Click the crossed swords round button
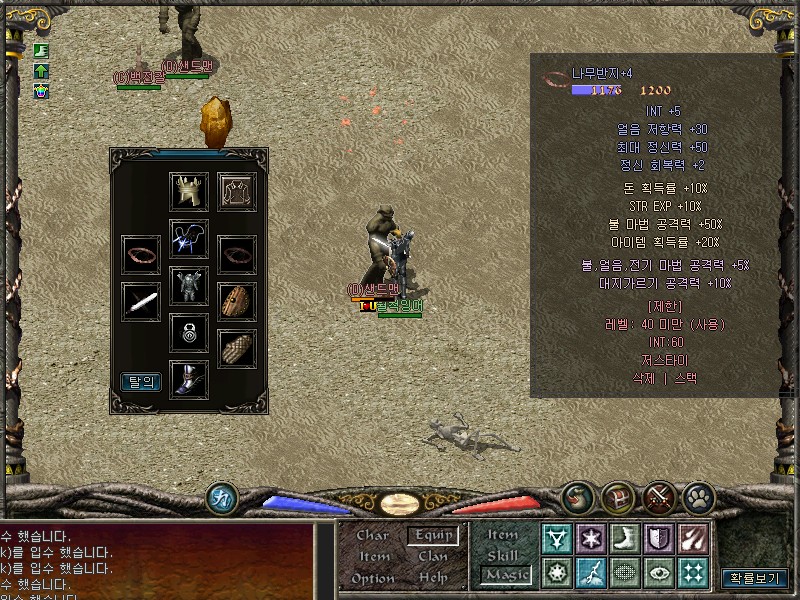The width and height of the screenshot is (800, 600). coord(660,497)
